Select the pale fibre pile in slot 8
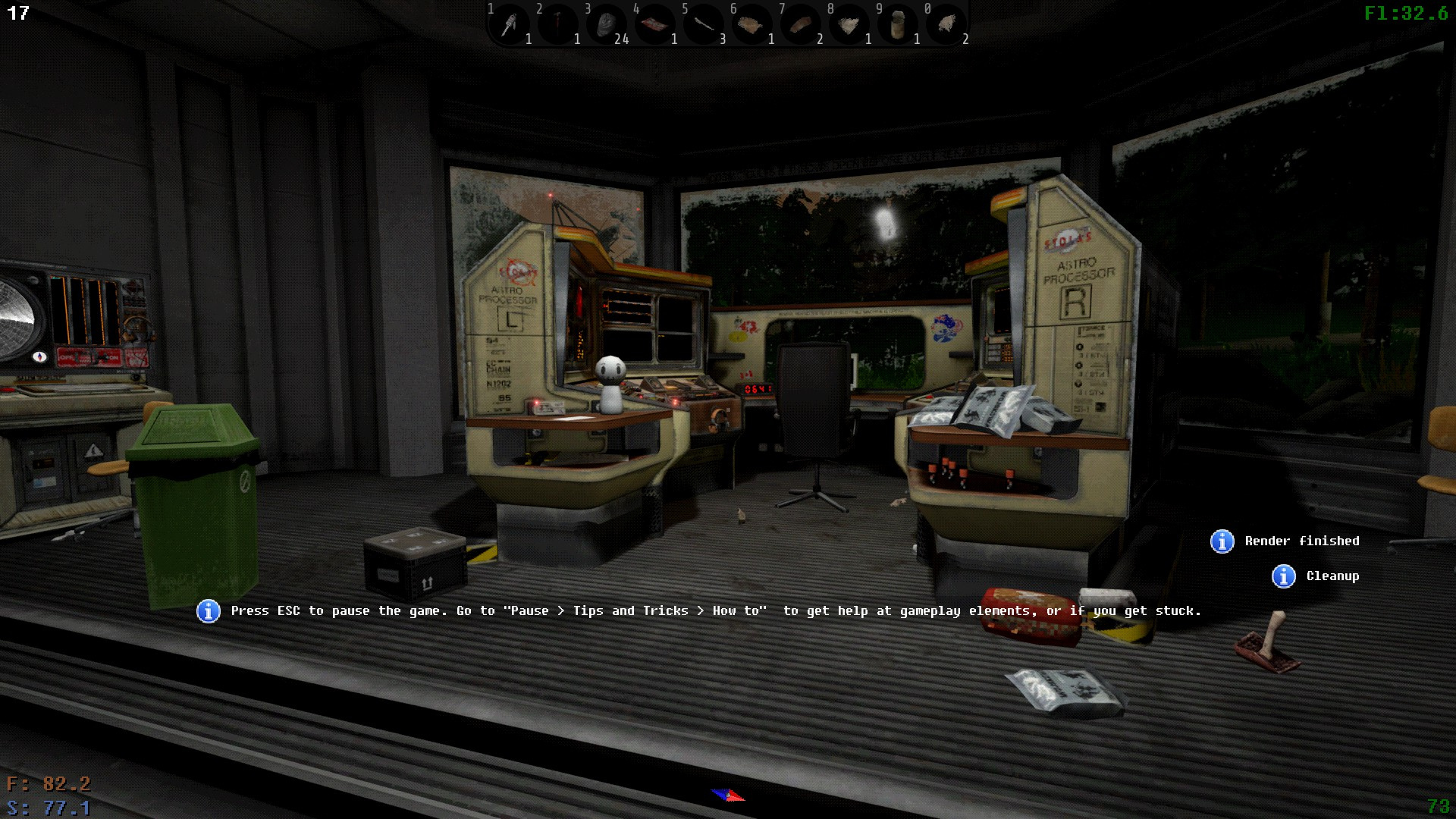1456x819 pixels. [849, 25]
